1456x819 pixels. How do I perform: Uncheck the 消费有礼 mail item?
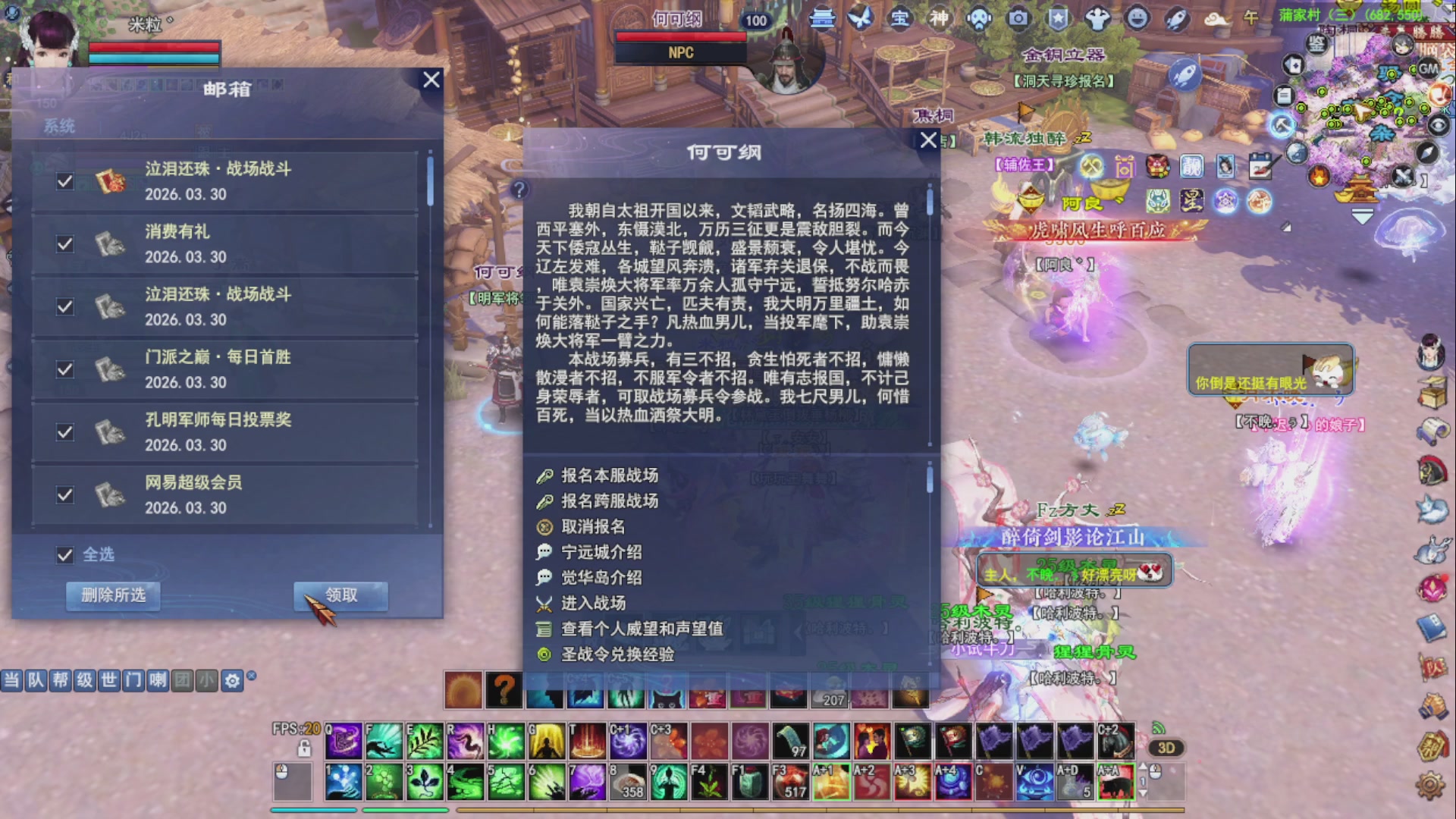65,244
